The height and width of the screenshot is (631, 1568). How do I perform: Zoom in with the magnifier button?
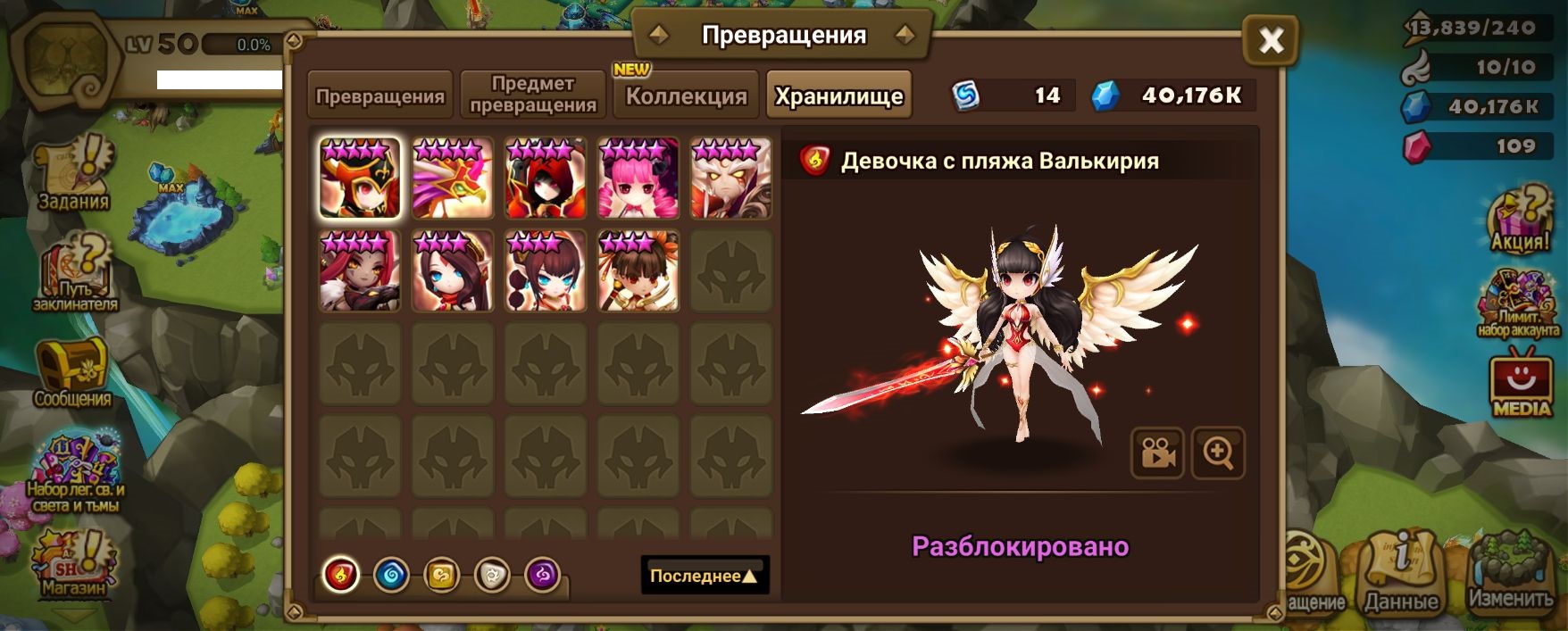tap(1218, 453)
